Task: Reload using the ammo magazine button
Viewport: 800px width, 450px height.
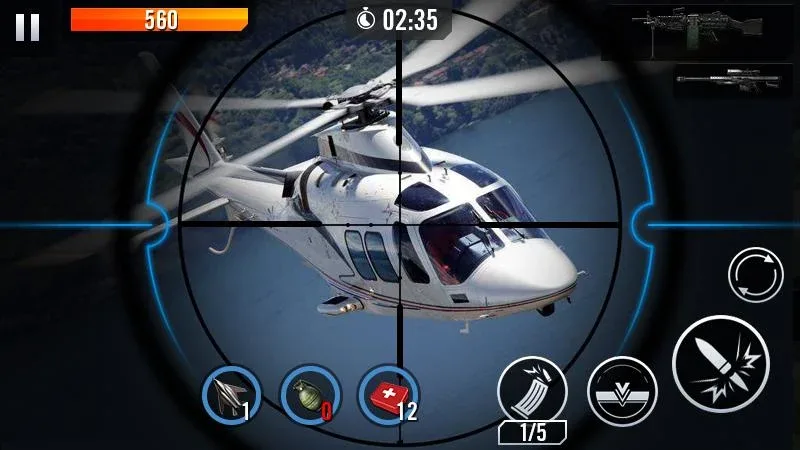Action: point(532,389)
